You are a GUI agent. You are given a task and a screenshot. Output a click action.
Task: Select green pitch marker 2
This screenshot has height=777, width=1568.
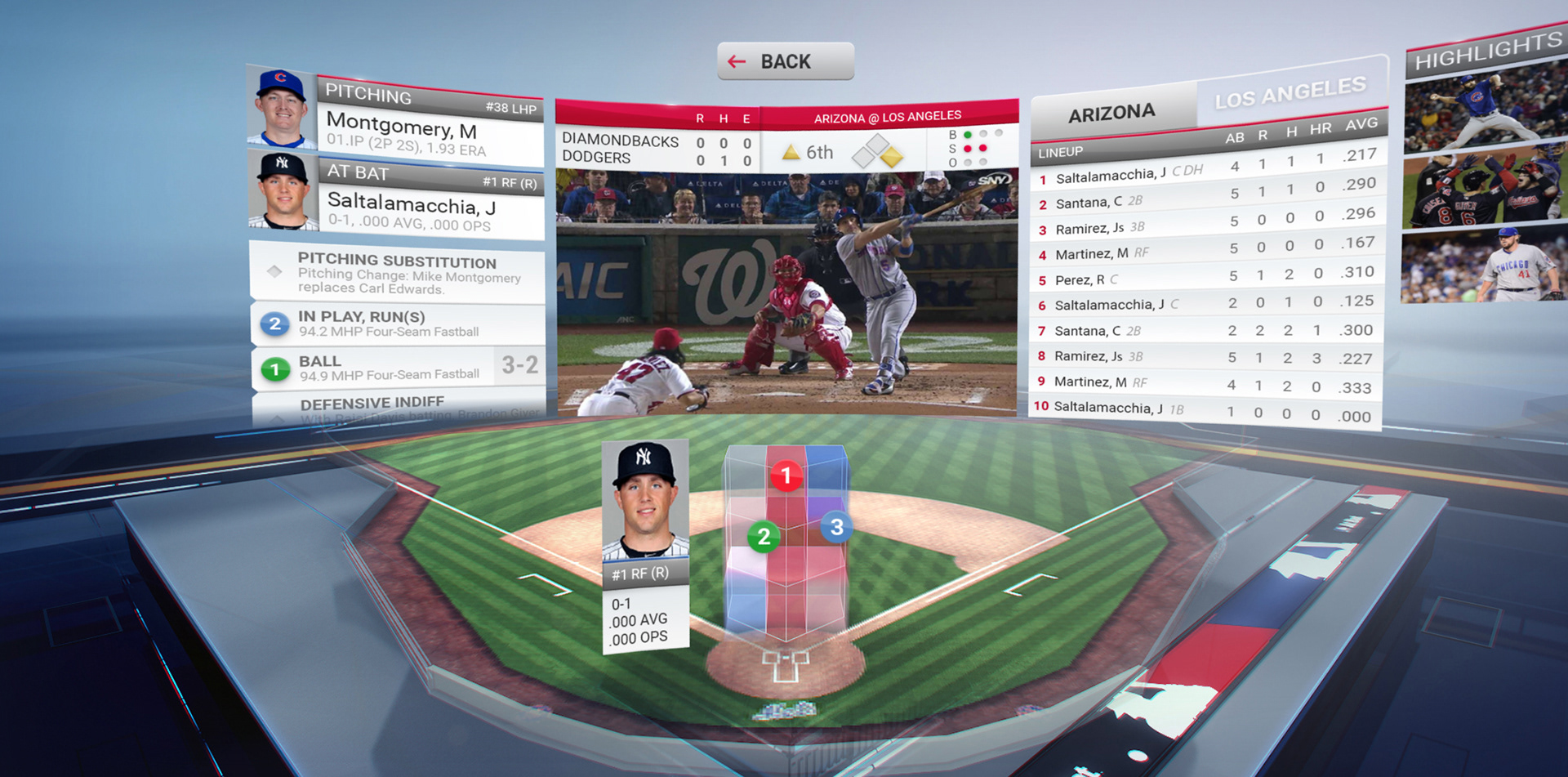(764, 537)
